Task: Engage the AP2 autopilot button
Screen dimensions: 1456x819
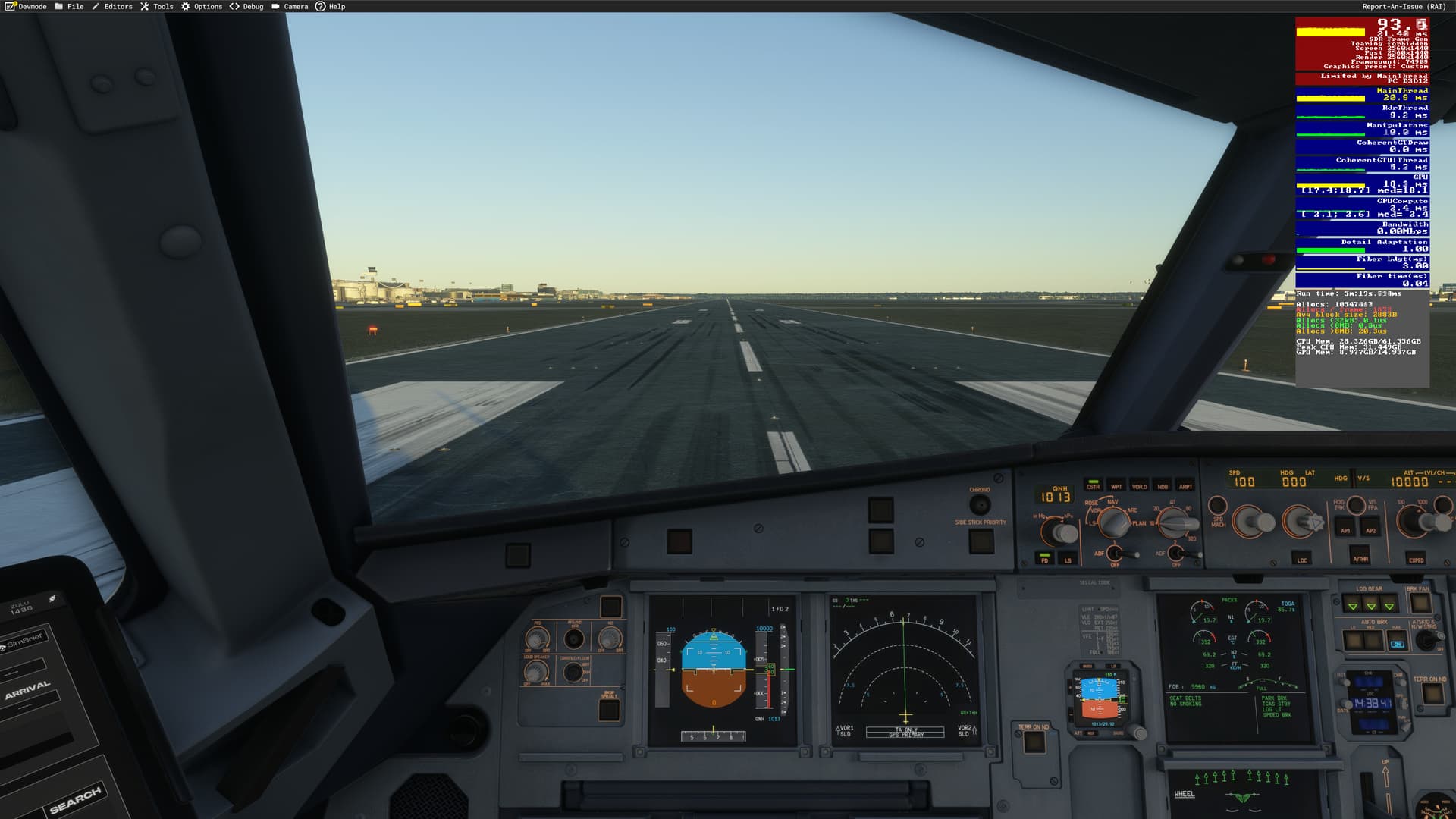Action: (1370, 530)
